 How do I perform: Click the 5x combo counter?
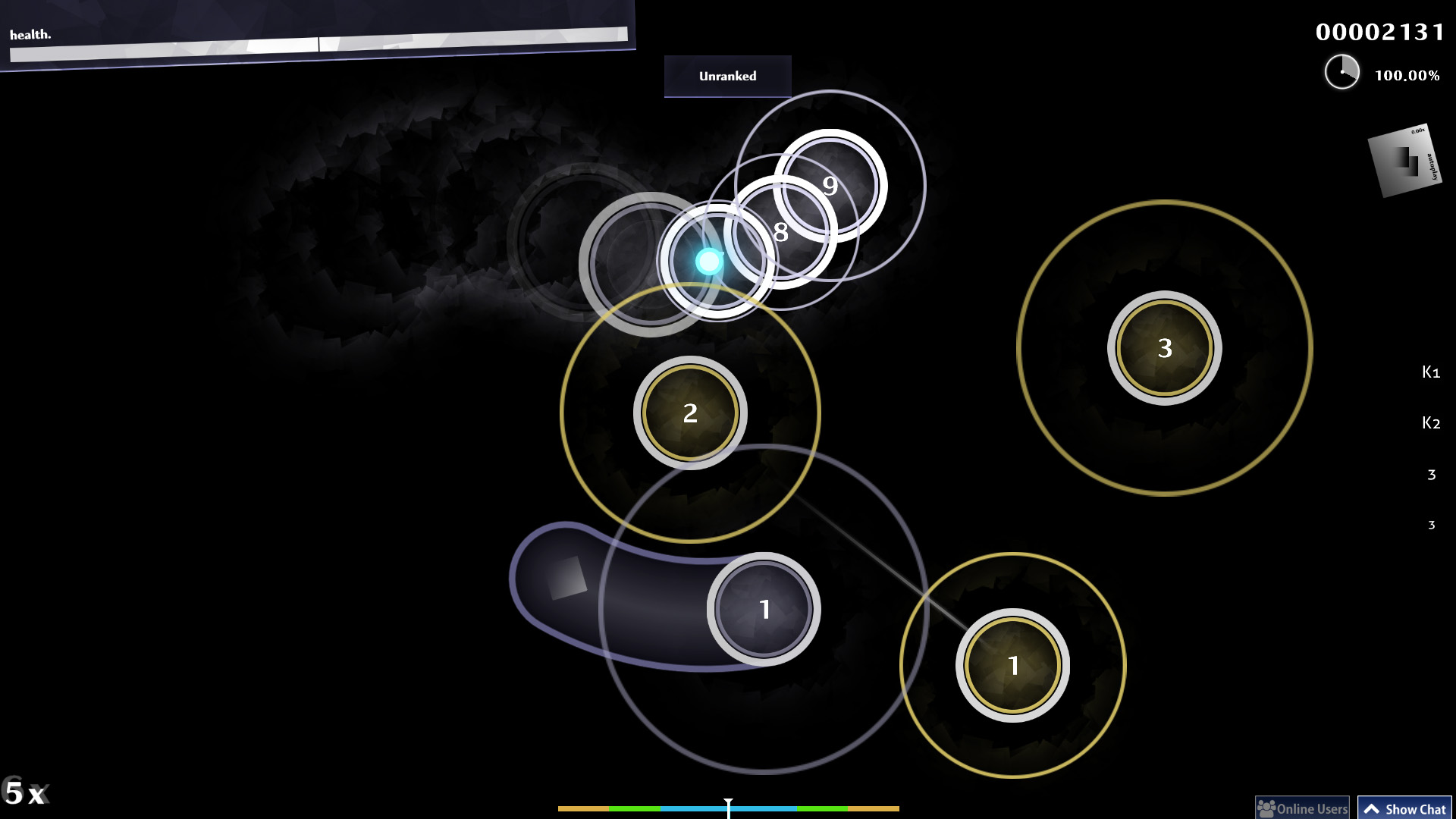tap(27, 793)
